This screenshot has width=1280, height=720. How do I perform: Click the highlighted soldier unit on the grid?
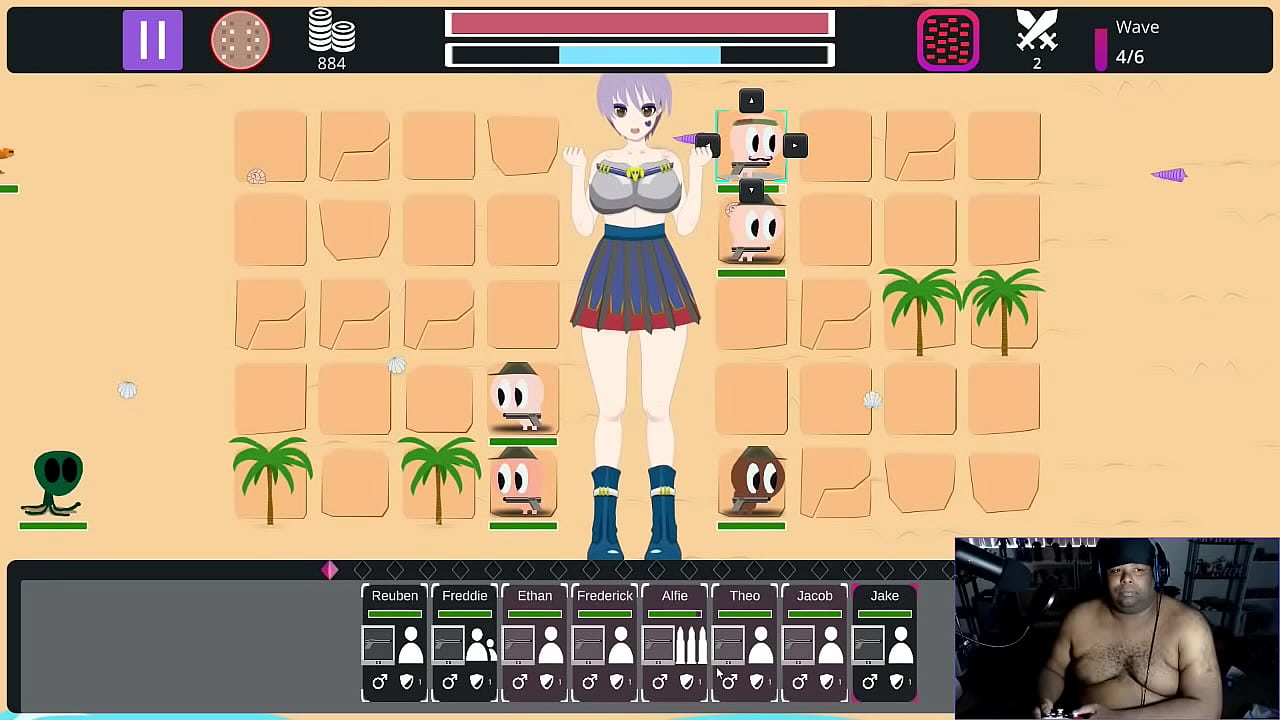click(751, 146)
